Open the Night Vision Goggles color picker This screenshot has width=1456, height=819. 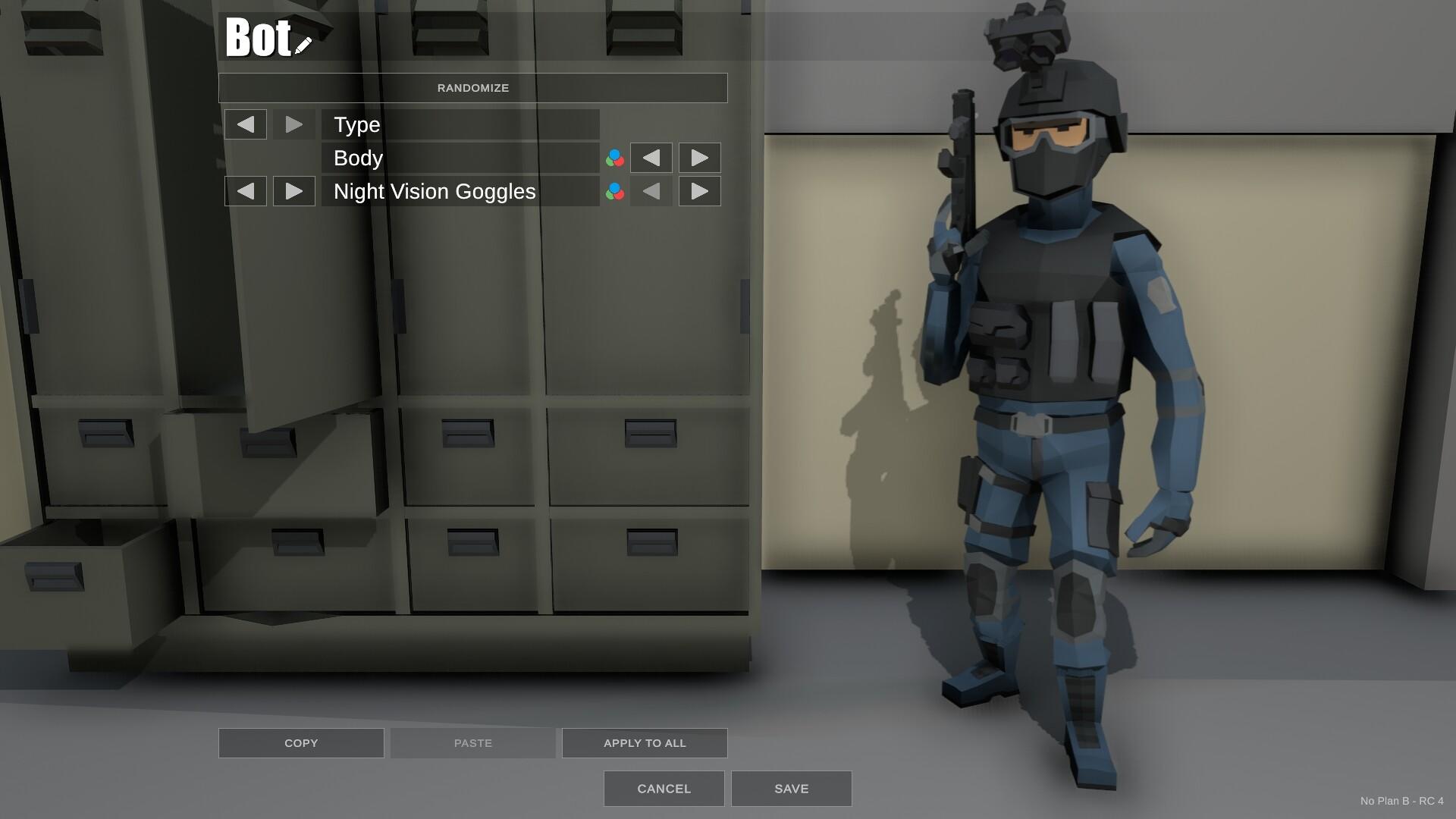click(x=614, y=191)
